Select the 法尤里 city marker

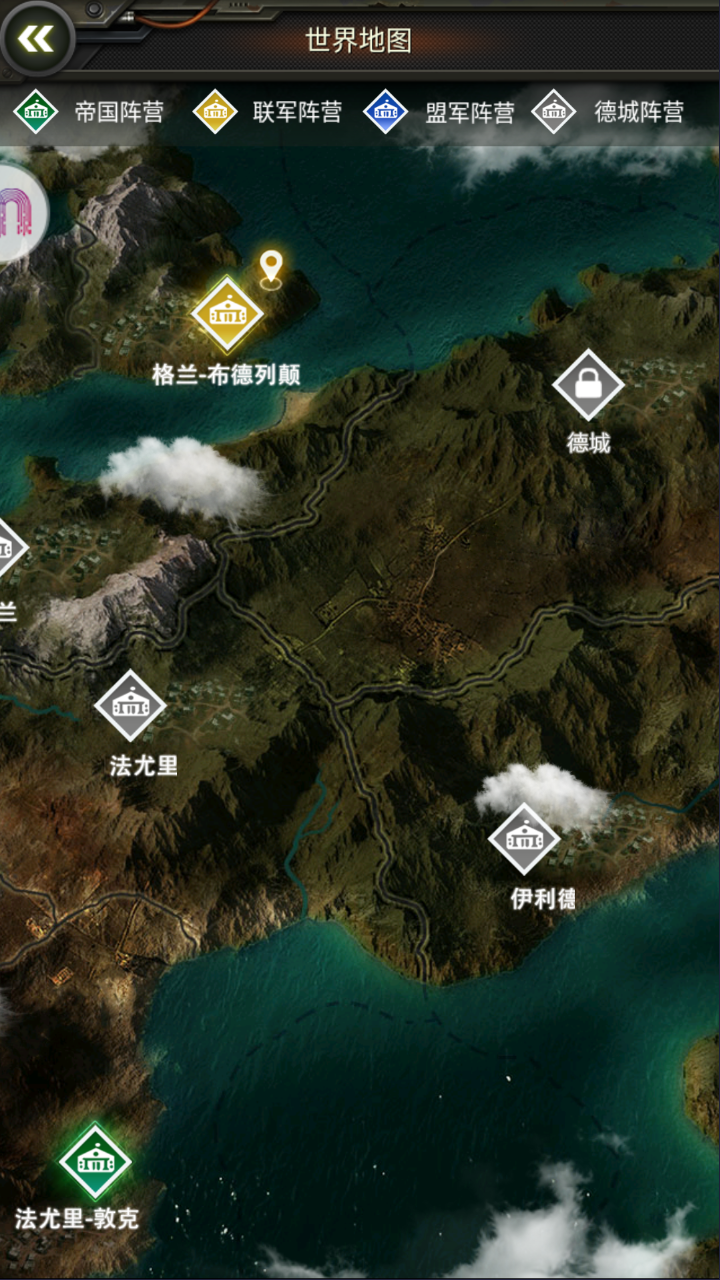point(130,706)
